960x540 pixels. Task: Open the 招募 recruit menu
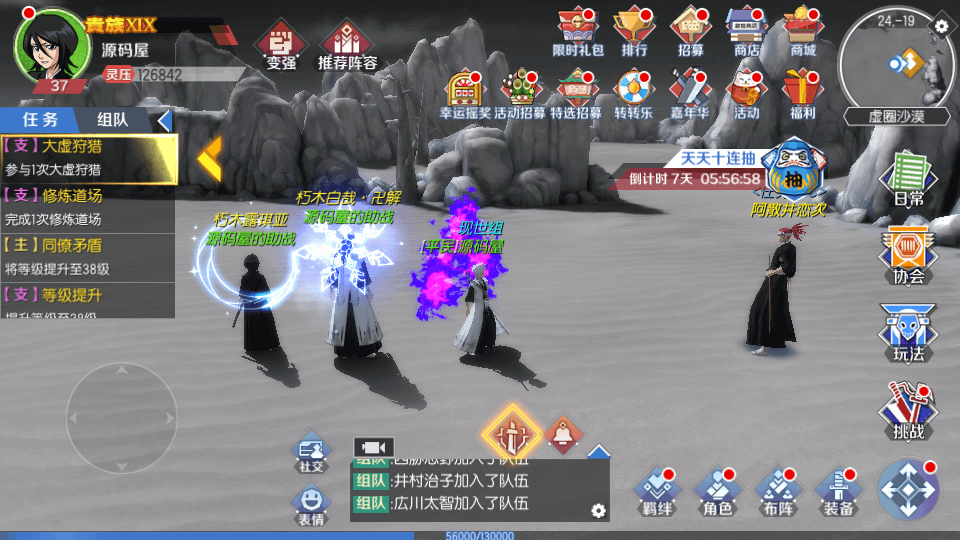[690, 31]
